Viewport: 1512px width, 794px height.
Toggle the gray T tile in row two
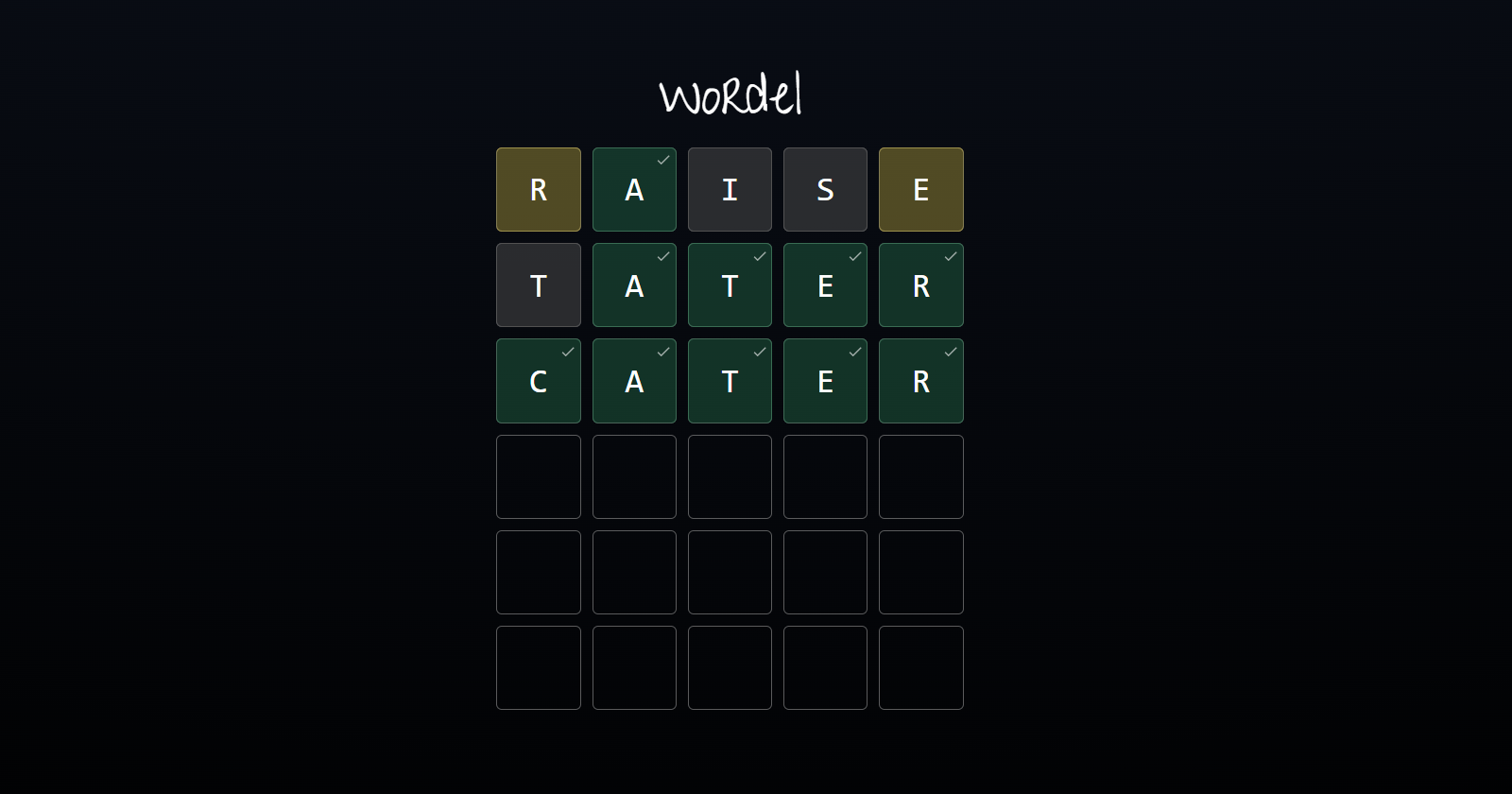(x=538, y=285)
